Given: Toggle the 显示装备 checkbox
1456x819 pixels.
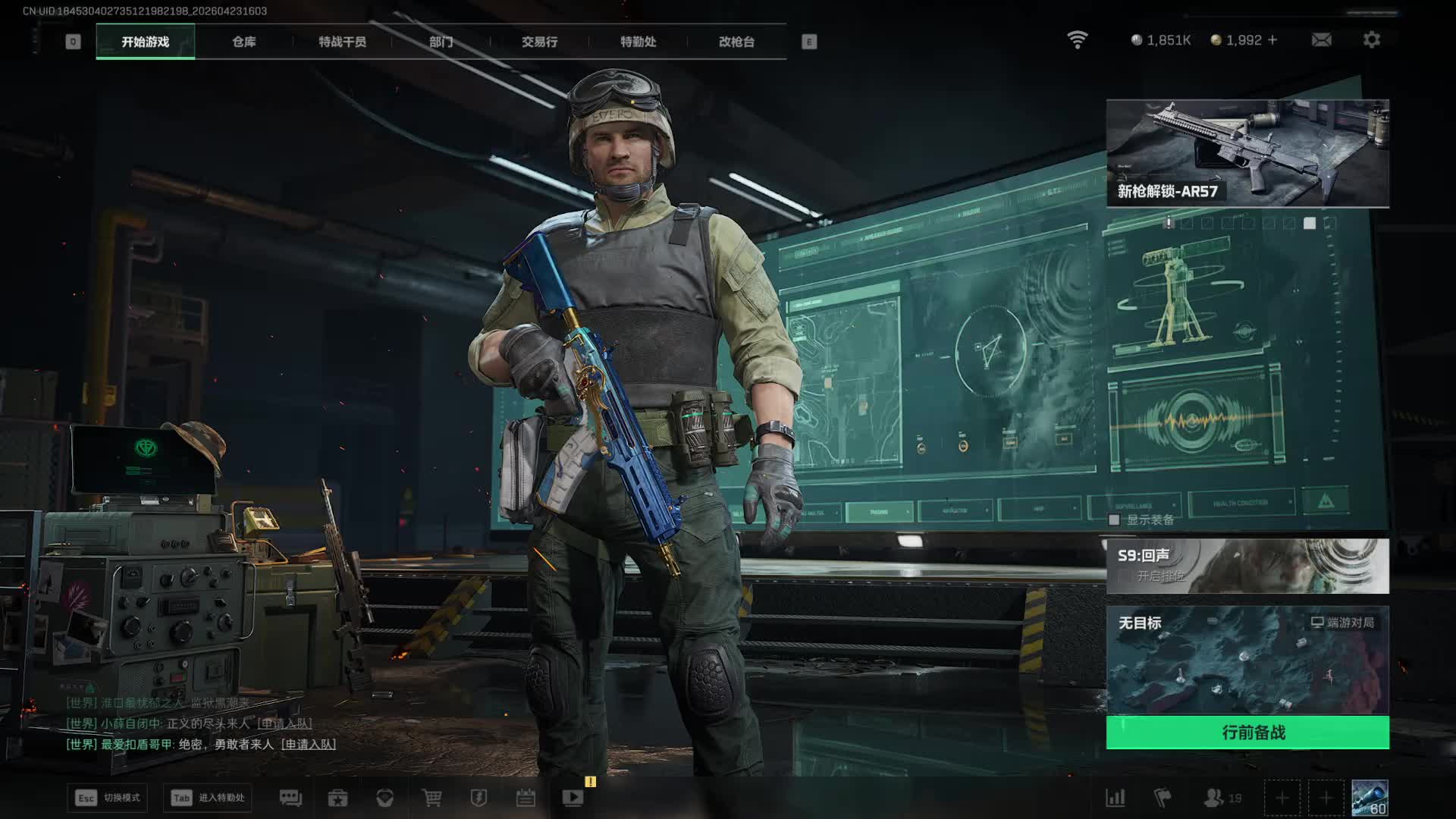Looking at the screenshot, I should [1114, 519].
